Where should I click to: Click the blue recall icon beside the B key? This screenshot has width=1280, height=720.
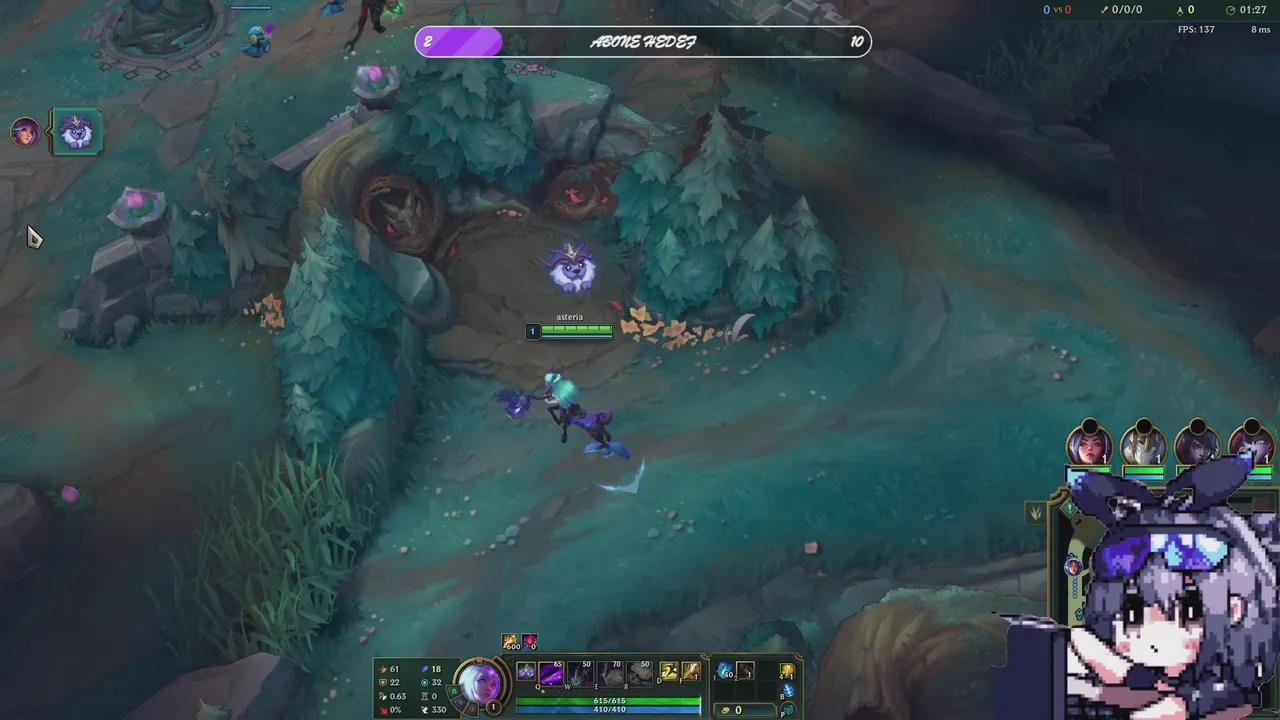pyautogui.click(x=787, y=690)
